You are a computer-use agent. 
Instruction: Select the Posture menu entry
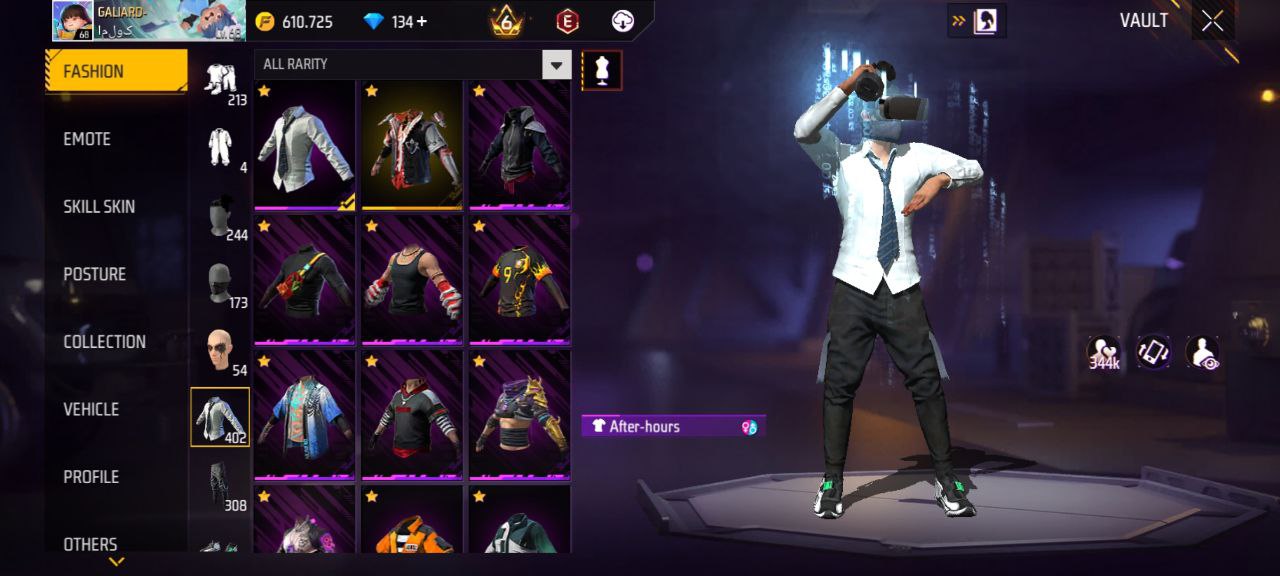click(95, 274)
